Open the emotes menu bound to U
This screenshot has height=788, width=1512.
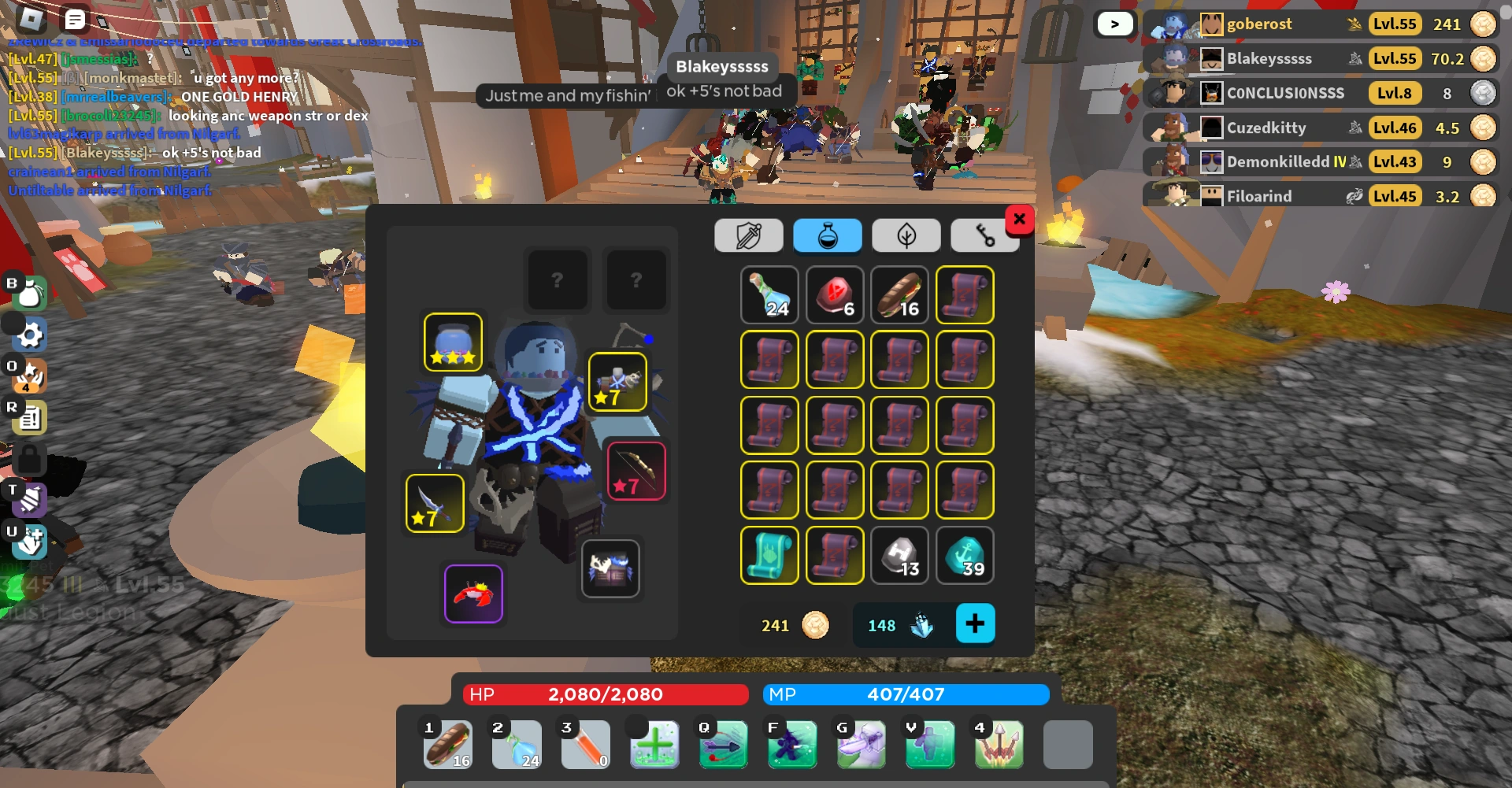click(x=29, y=542)
